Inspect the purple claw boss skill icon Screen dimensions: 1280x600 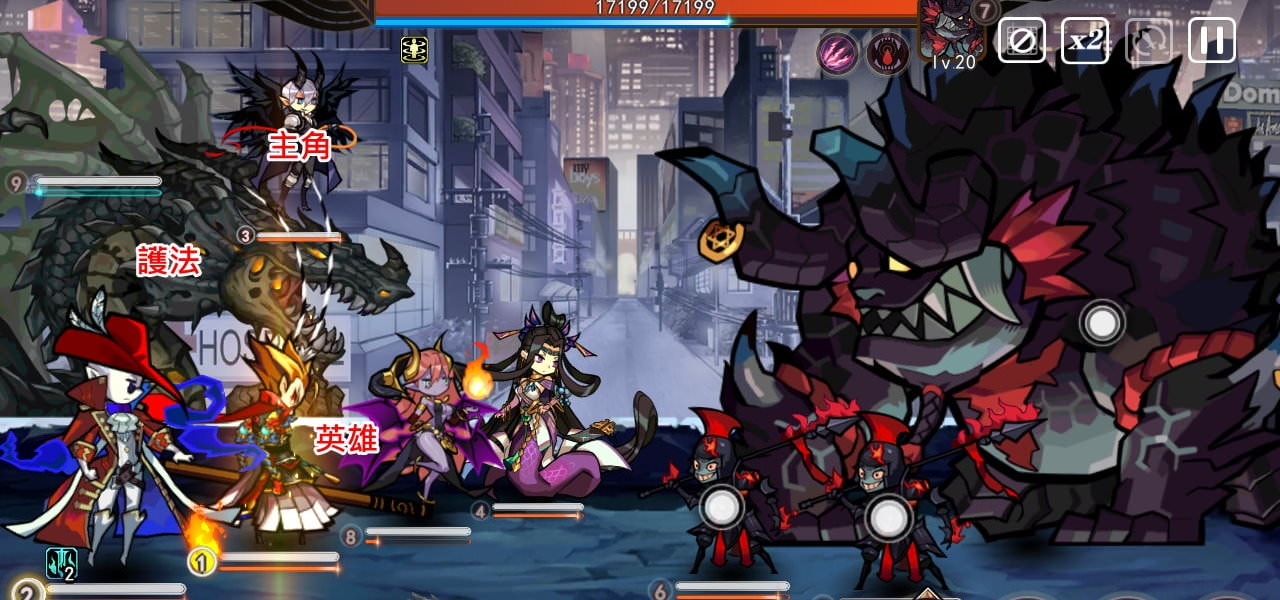click(838, 52)
